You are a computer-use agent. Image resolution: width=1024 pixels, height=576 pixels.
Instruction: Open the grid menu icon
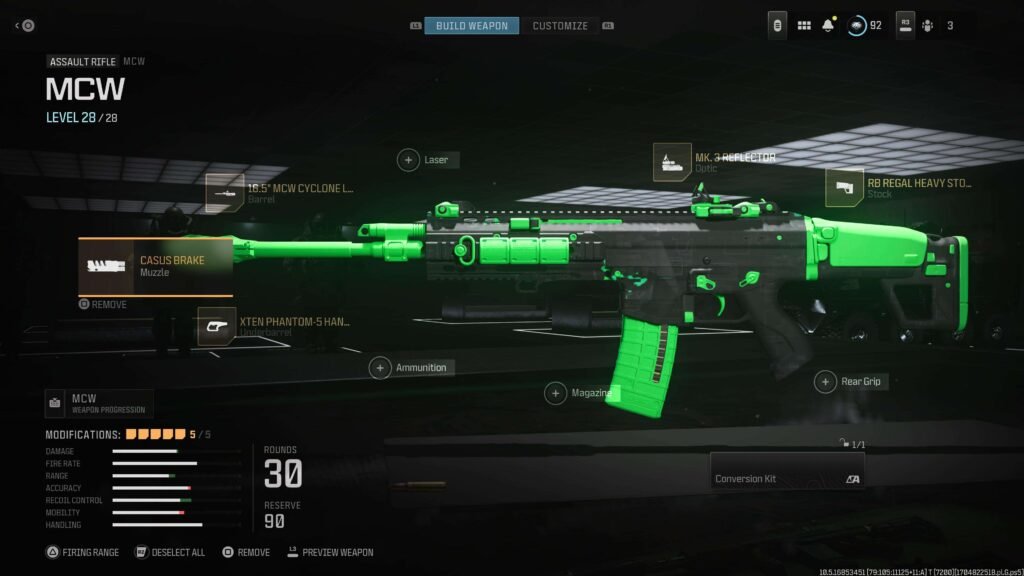coord(804,26)
